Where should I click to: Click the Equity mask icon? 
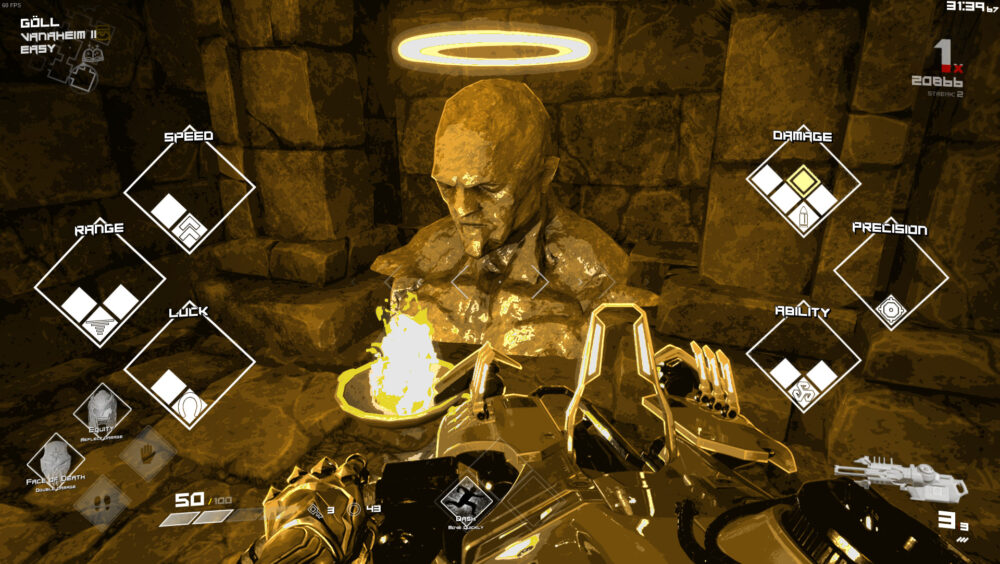102,410
